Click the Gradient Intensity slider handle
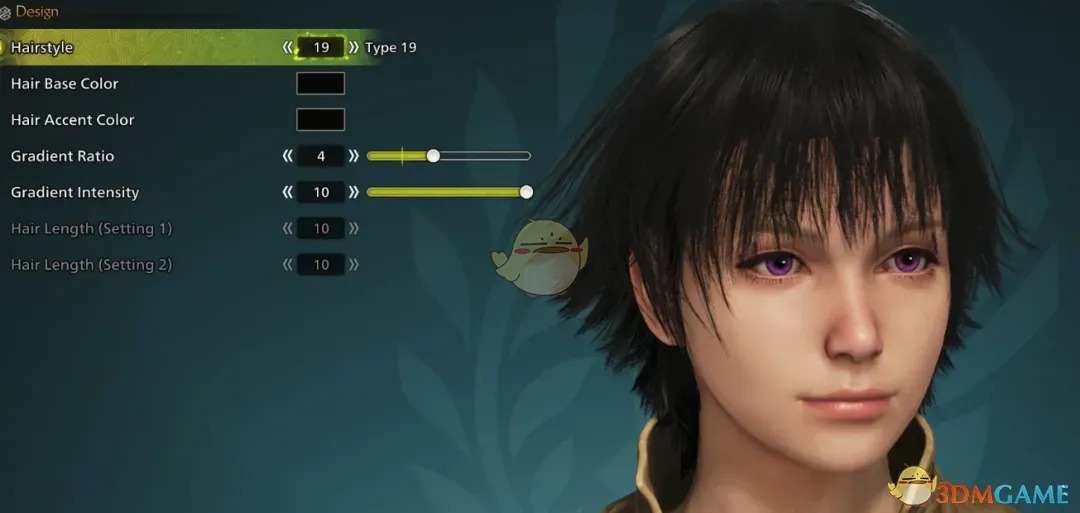Viewport: 1080px width, 513px height. coord(526,192)
